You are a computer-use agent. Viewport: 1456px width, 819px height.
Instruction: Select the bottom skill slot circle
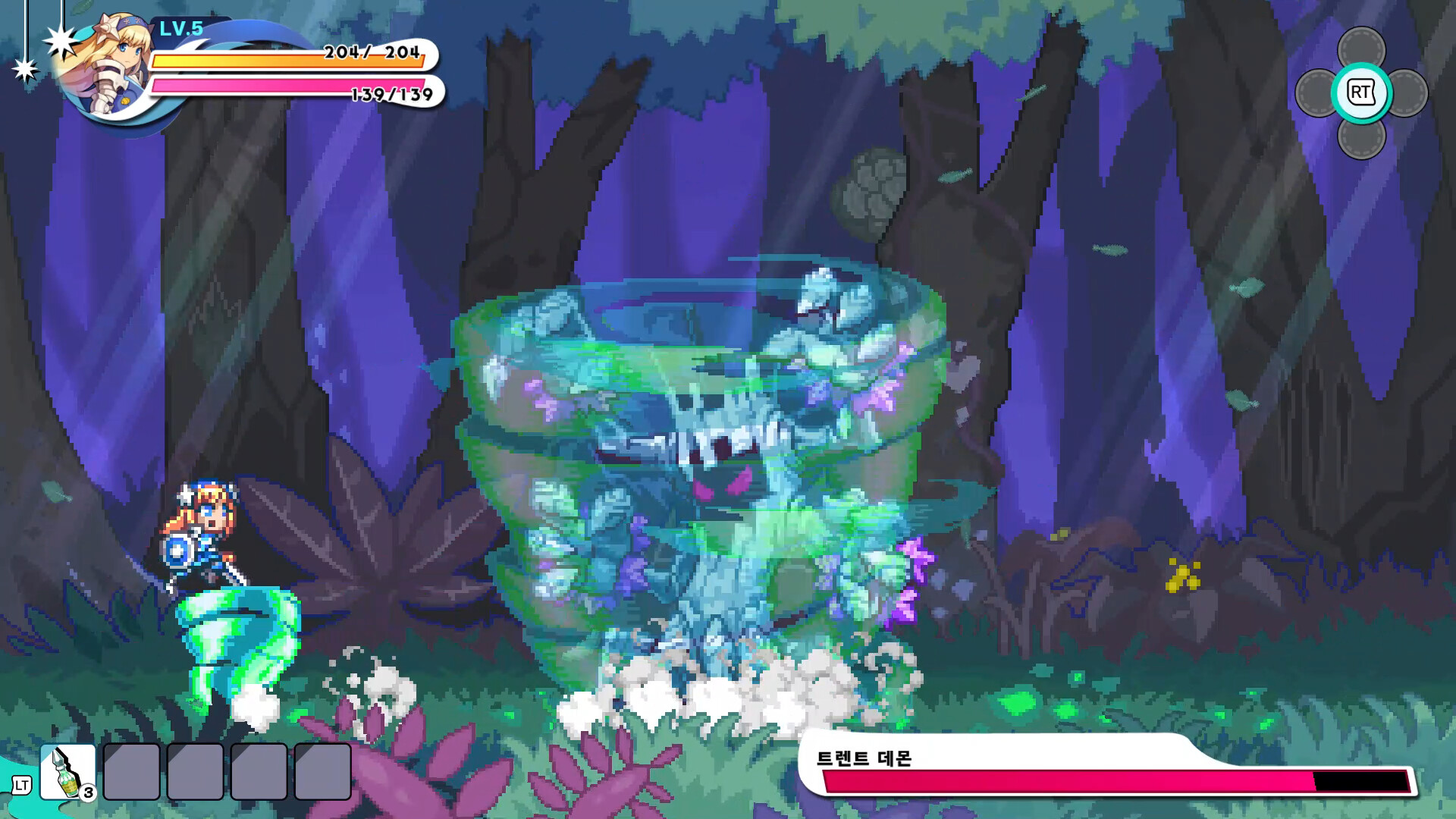(x=1362, y=141)
